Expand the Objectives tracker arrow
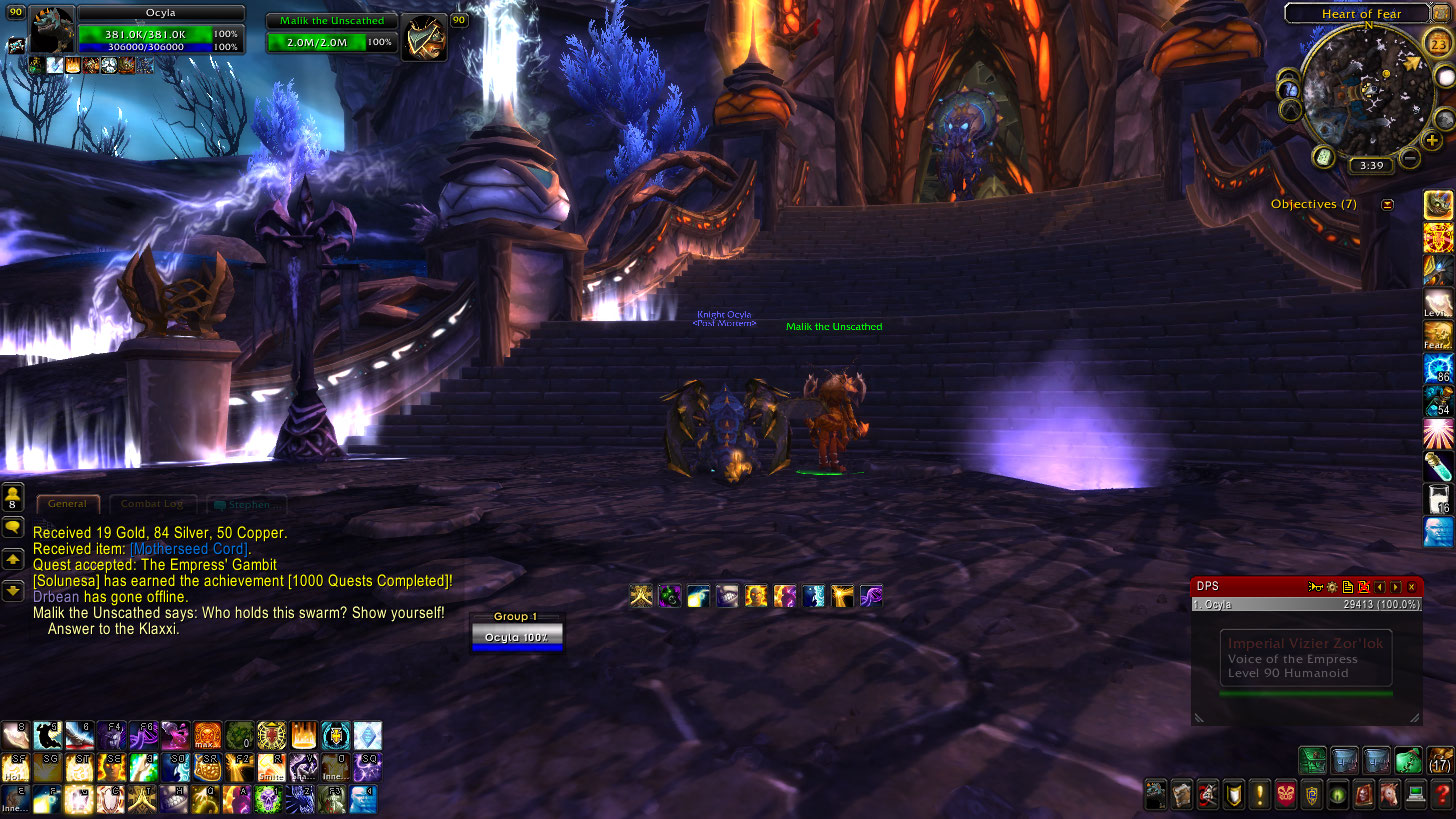This screenshot has height=819, width=1456. [1387, 204]
